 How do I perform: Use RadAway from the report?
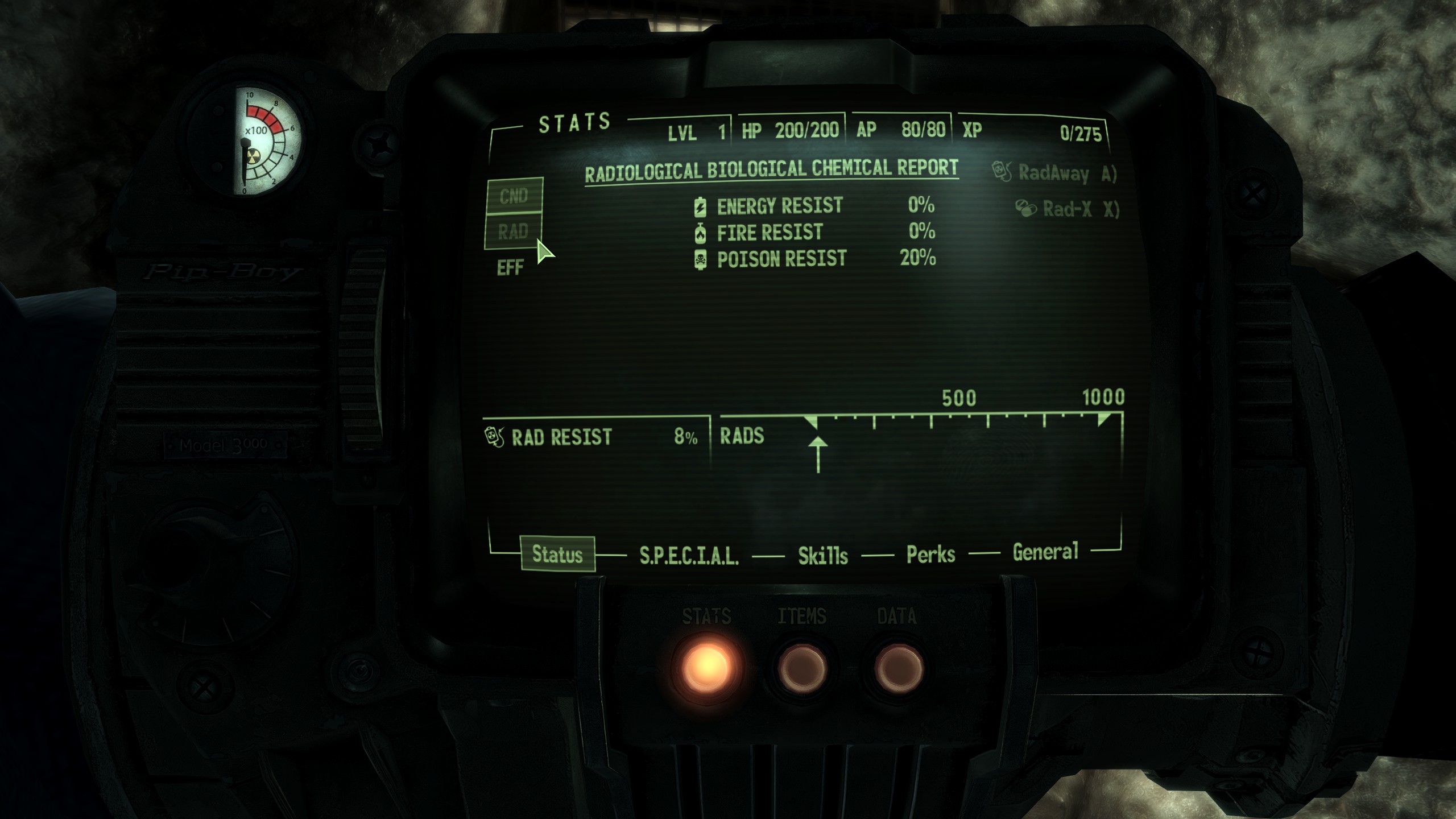coord(1054,172)
